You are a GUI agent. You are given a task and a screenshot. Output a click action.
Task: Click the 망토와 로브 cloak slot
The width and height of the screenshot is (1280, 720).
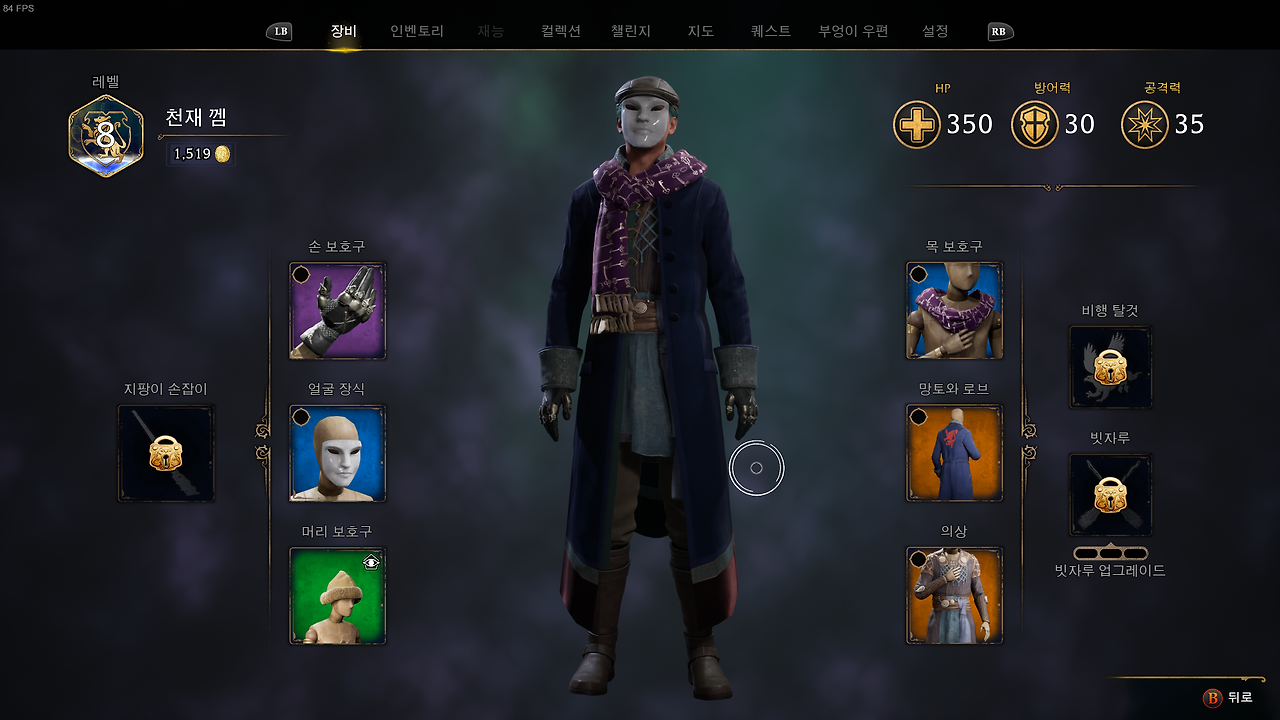click(x=953, y=452)
